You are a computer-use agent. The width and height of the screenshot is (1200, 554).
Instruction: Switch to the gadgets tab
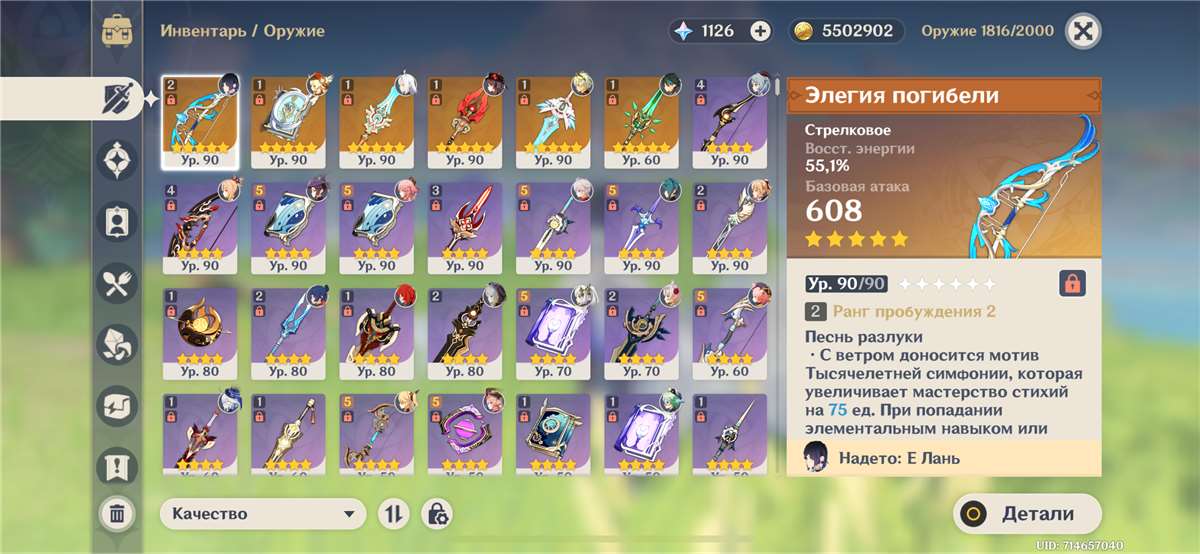[117, 406]
